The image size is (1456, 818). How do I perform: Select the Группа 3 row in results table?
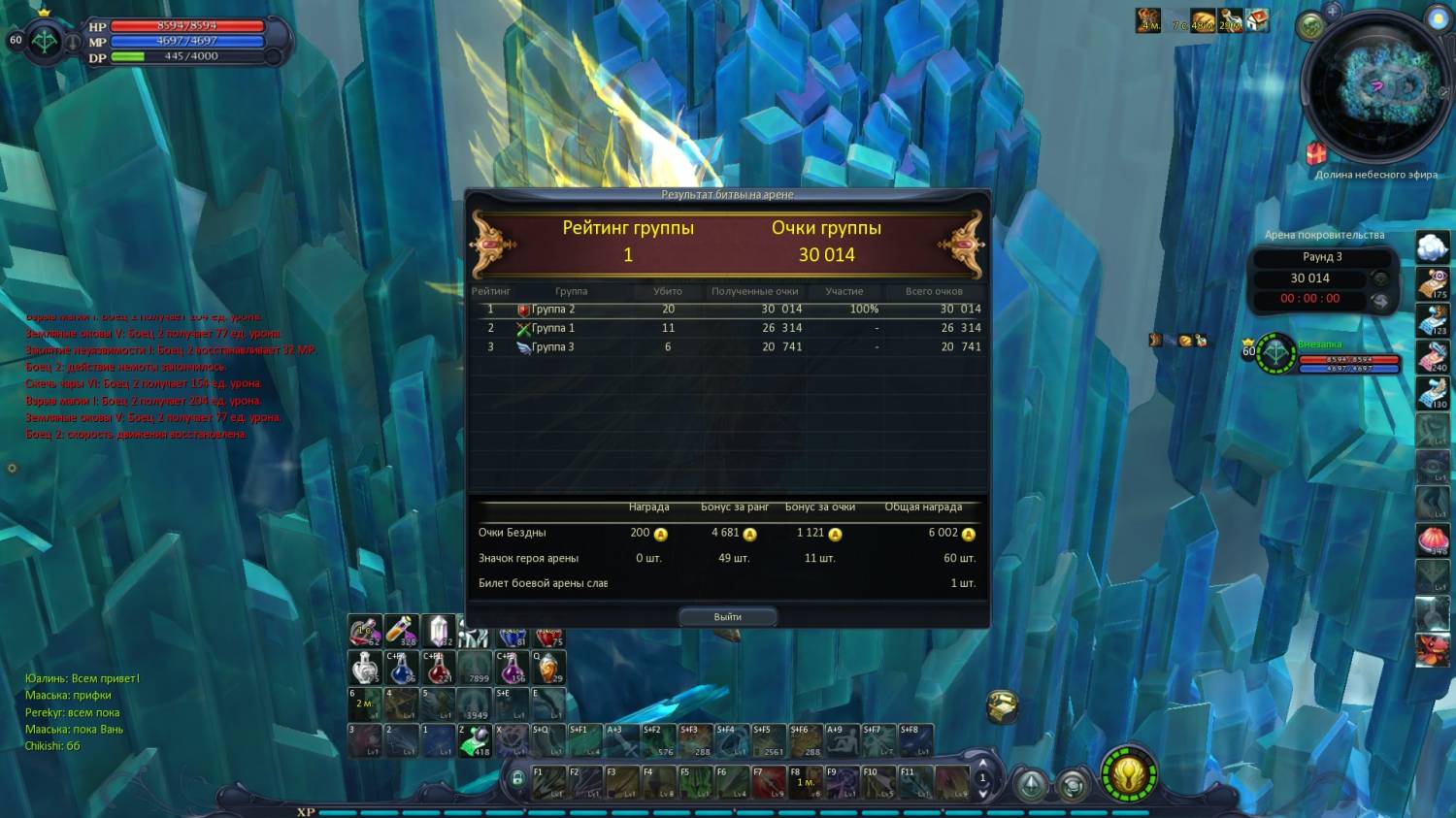726,346
